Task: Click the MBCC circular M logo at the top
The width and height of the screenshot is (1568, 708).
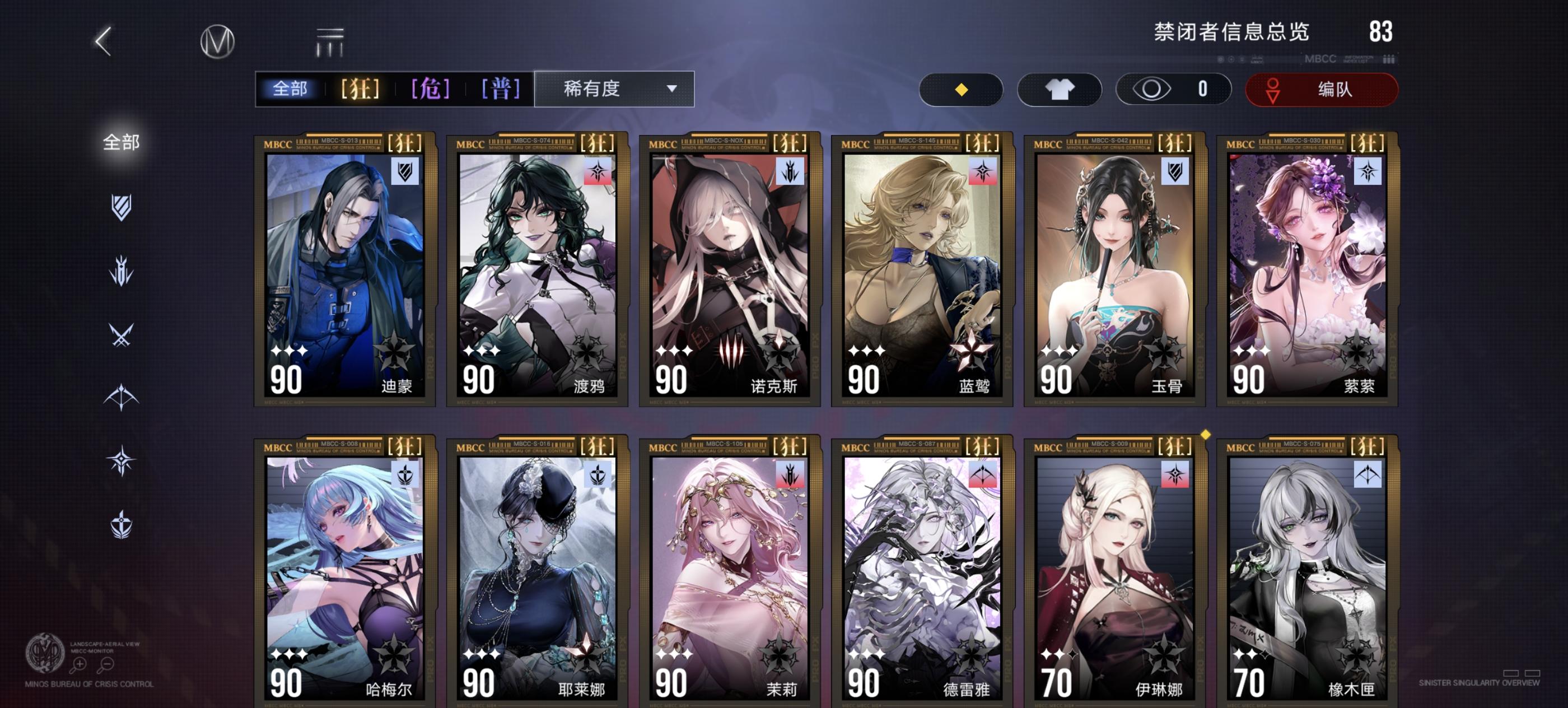Action: tap(219, 41)
